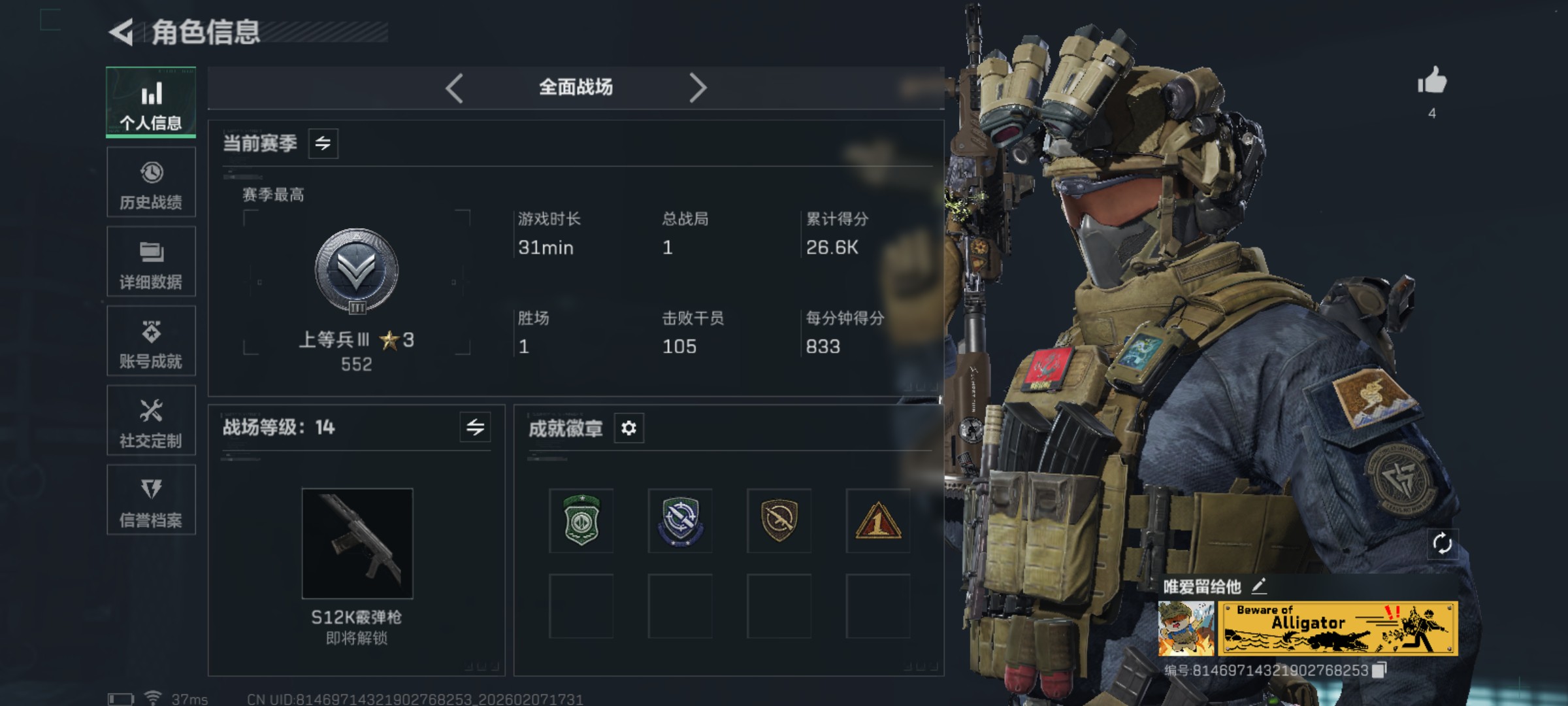The width and height of the screenshot is (1568, 706).
Task: Click the swap button next to 战场等级
Action: point(475,428)
